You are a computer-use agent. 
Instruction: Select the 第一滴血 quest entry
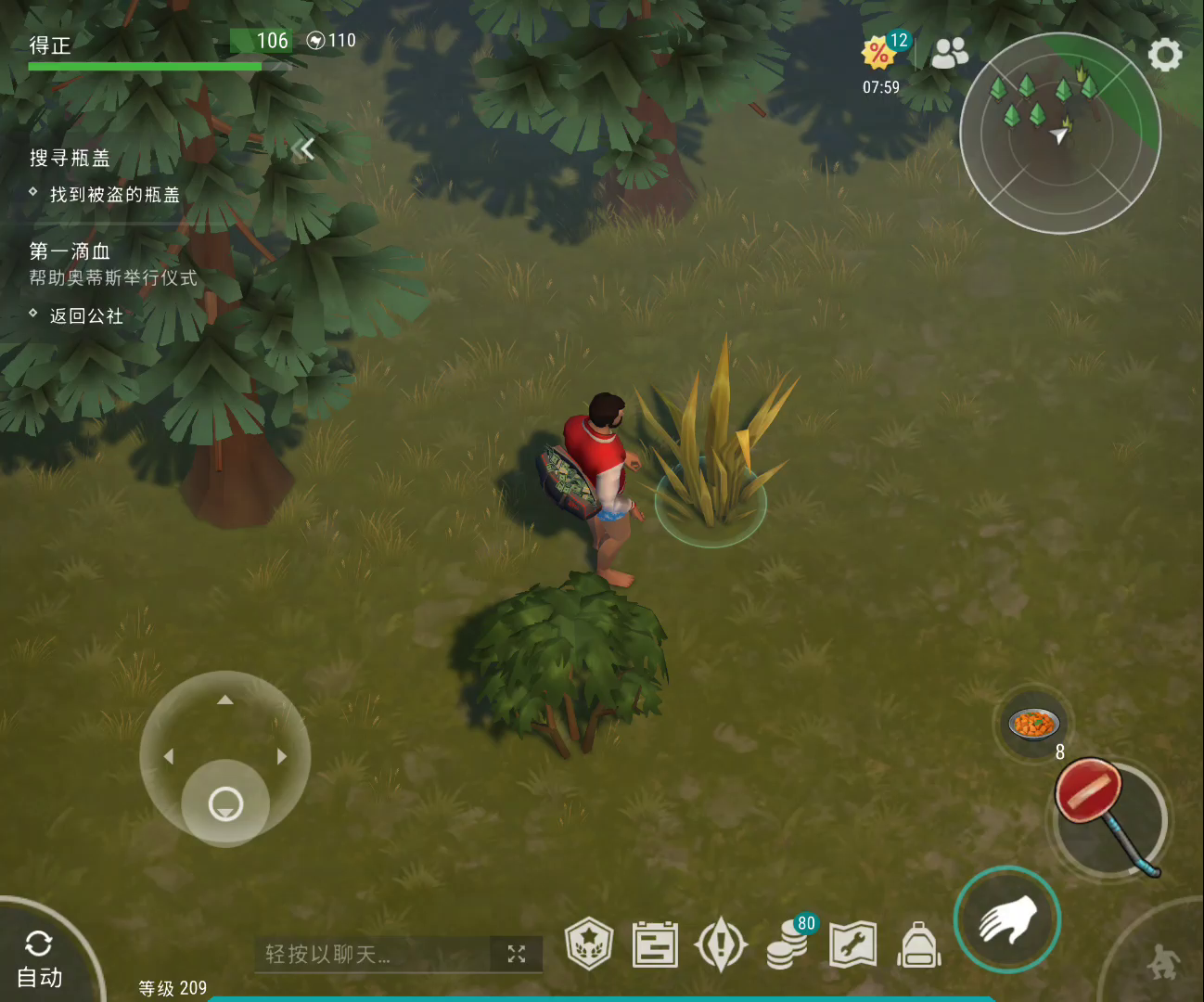pos(70,251)
